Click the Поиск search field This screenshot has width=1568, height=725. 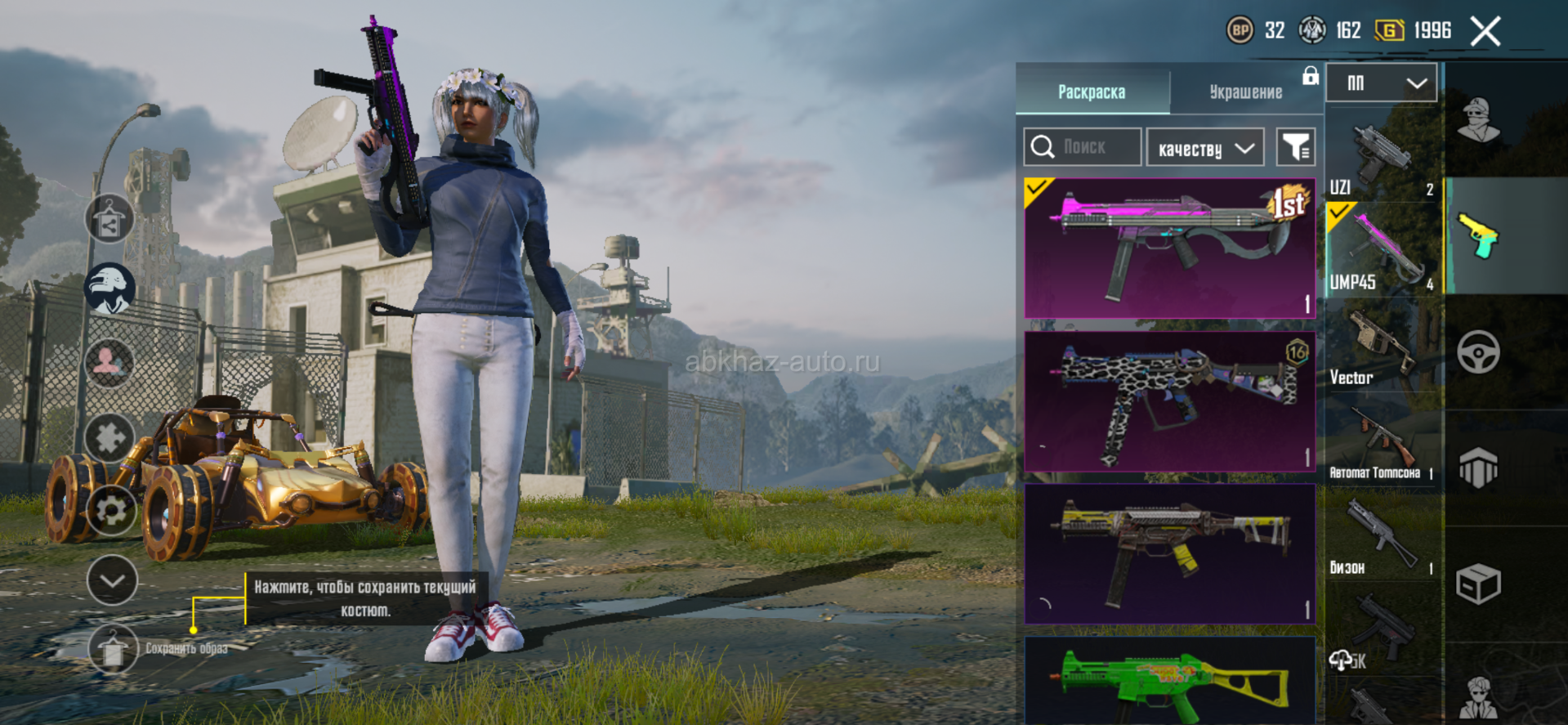coord(1083,147)
